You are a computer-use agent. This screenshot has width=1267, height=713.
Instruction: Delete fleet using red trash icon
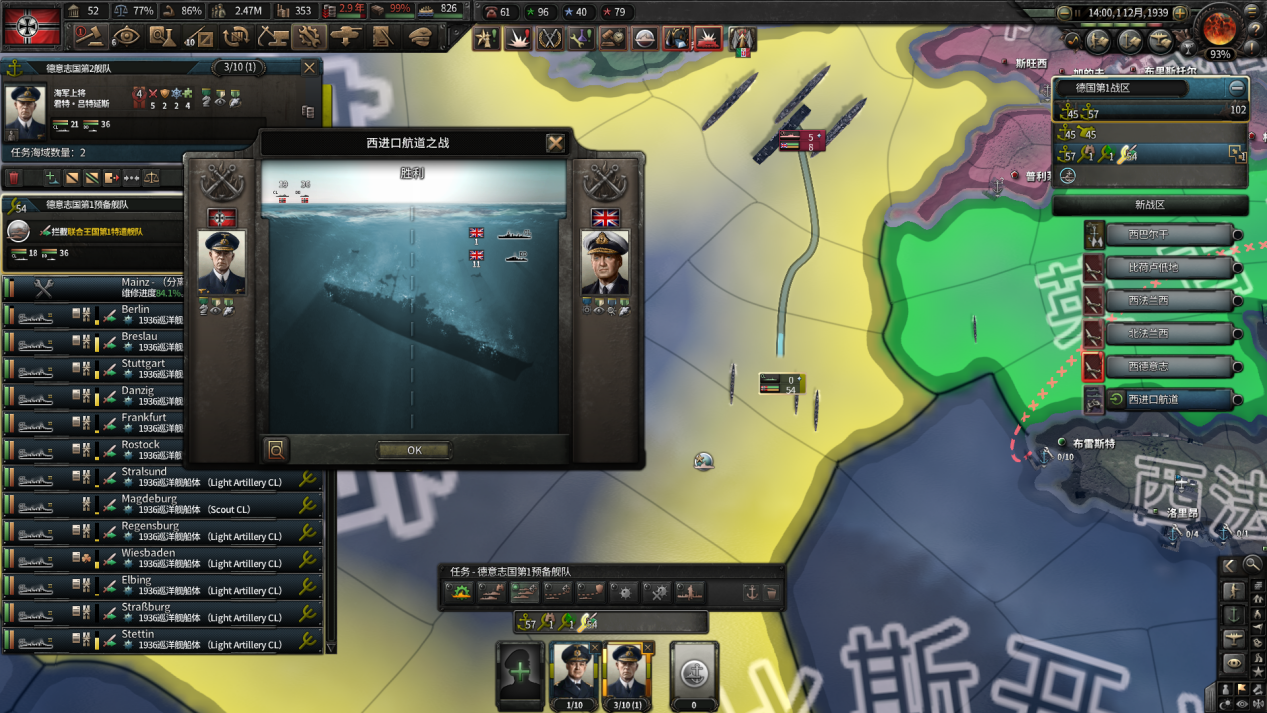[15, 178]
